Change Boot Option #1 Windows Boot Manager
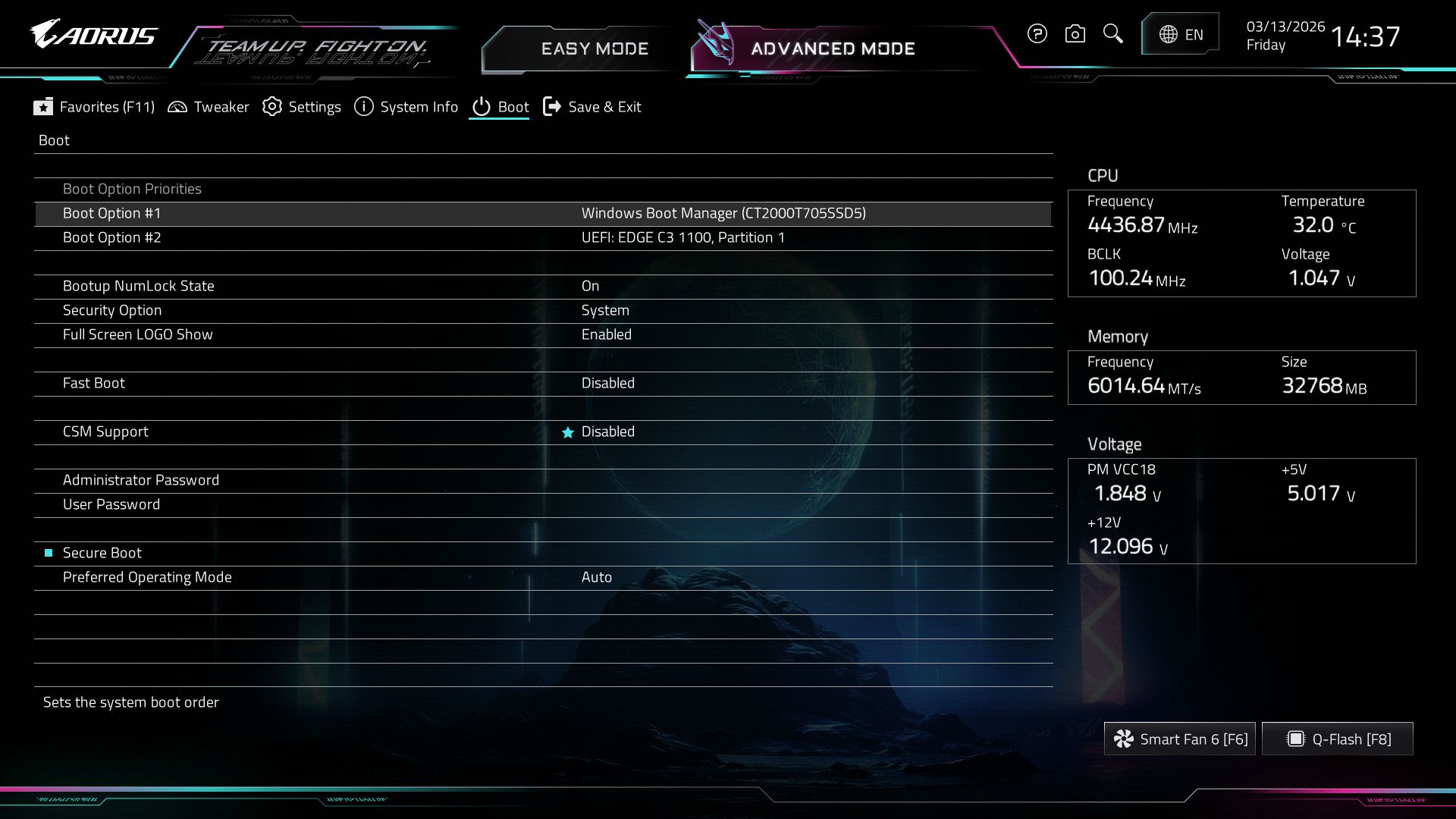The height and width of the screenshot is (819, 1456). coord(723,213)
